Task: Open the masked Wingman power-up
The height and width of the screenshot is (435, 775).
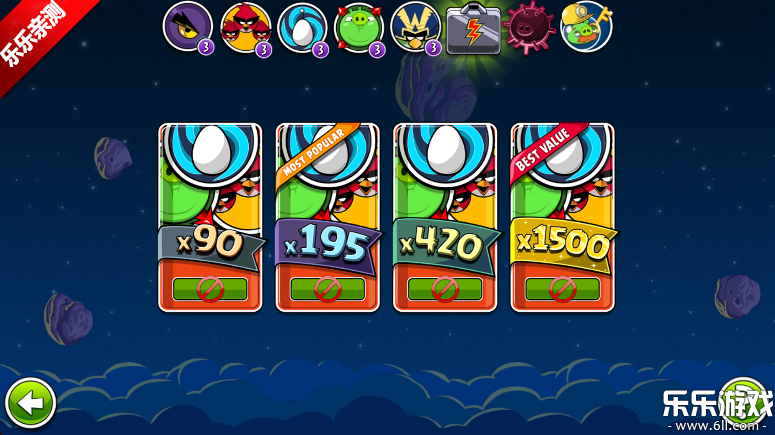Action: [416, 27]
